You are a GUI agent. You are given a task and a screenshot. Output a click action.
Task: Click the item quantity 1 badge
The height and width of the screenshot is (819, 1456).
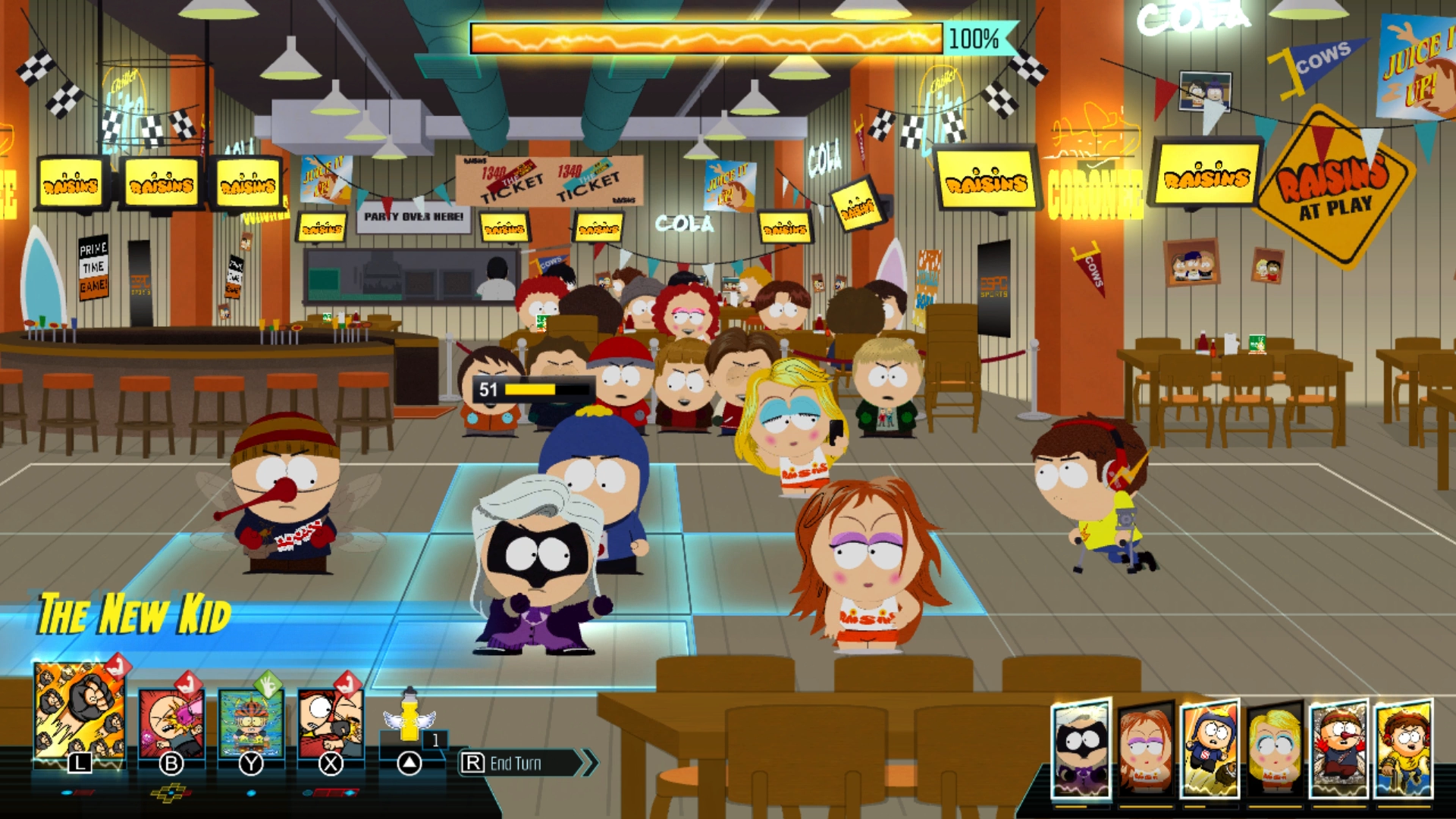(435, 740)
